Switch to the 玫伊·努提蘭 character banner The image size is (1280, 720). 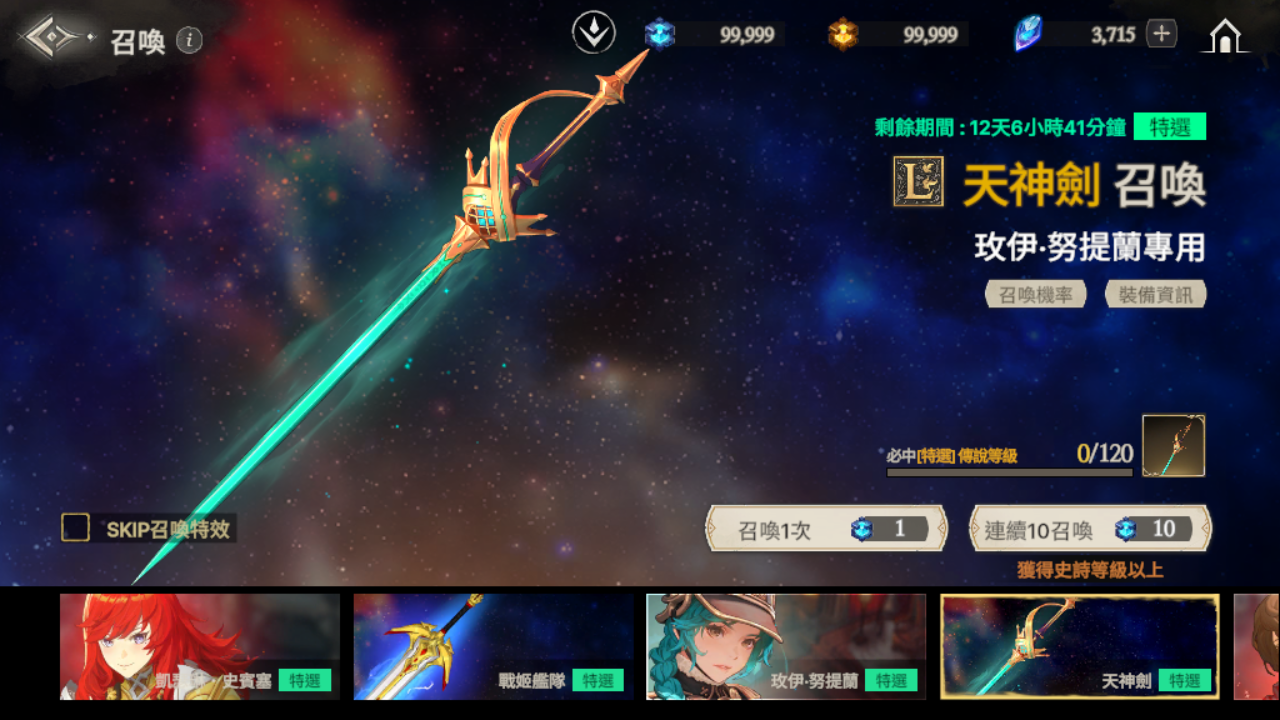pyautogui.click(x=786, y=646)
